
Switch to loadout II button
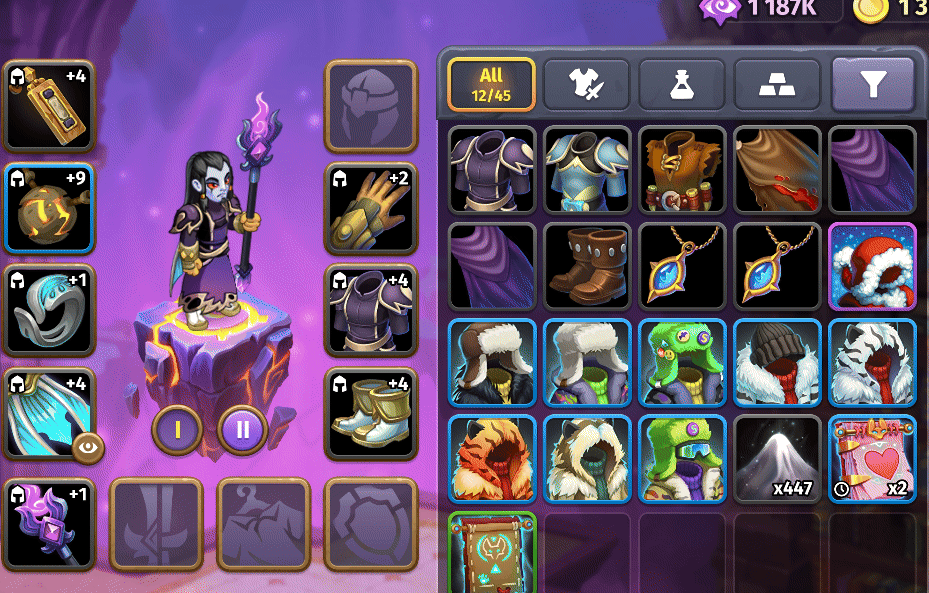tap(243, 430)
